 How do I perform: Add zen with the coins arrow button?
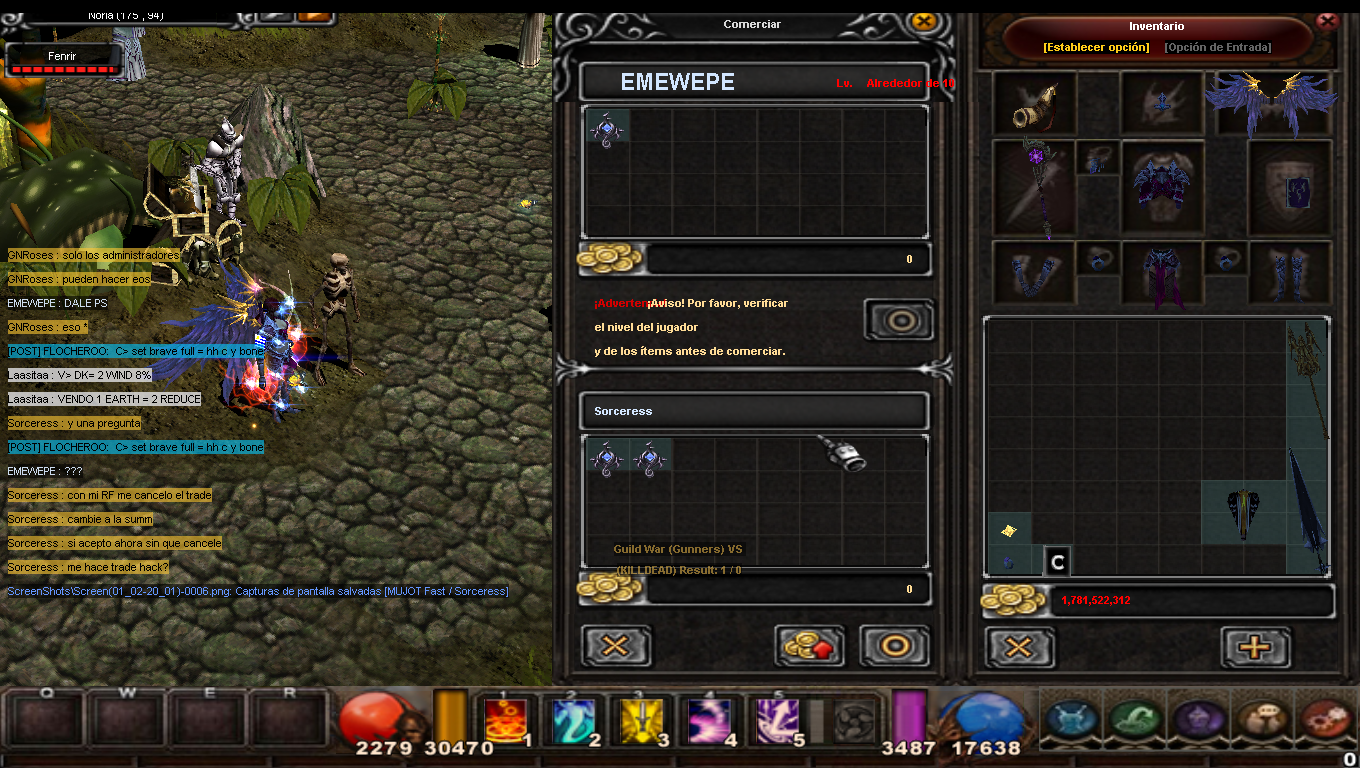click(x=809, y=646)
